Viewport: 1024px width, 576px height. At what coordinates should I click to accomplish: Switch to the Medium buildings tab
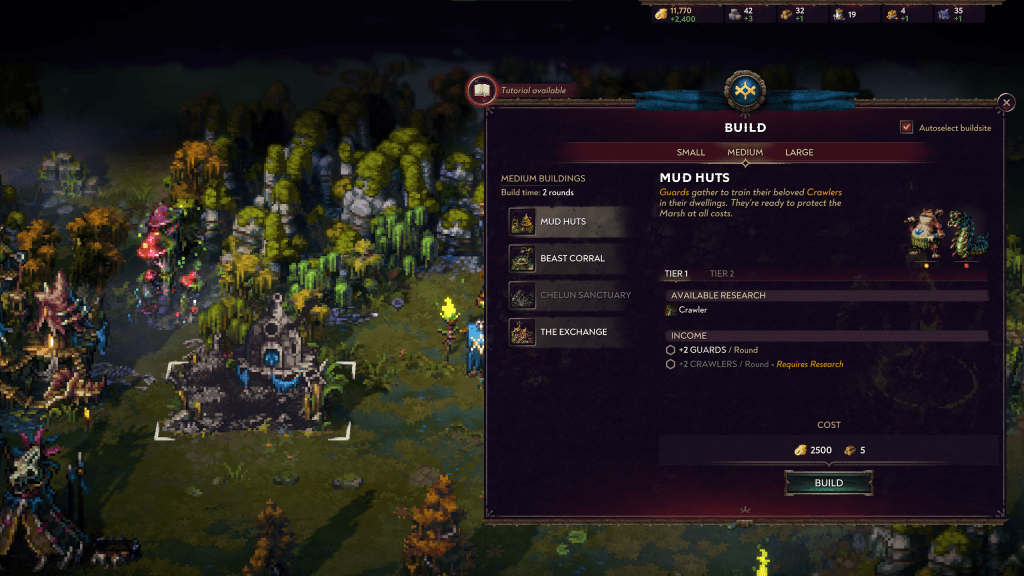point(745,153)
